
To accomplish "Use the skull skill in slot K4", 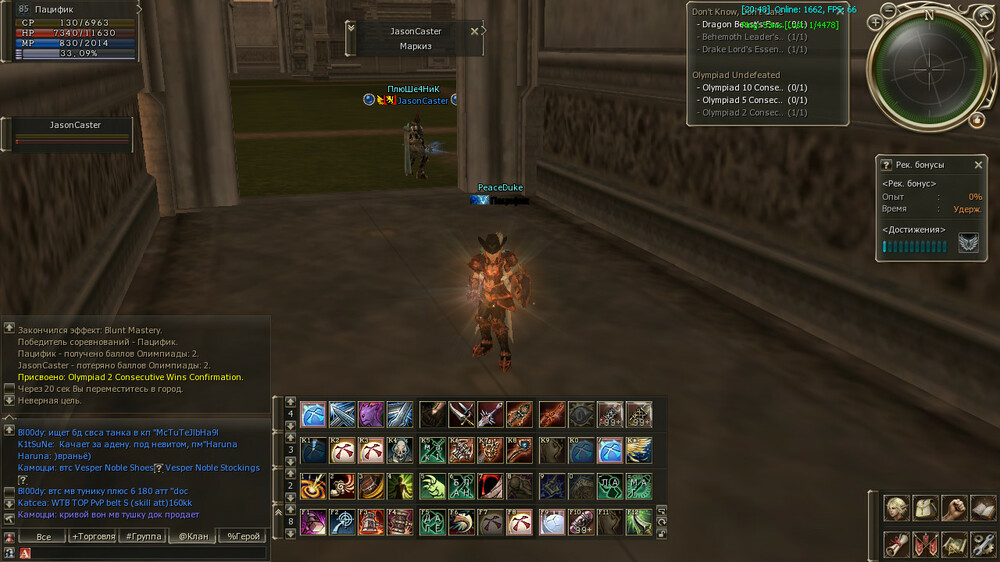I will tap(400, 450).
